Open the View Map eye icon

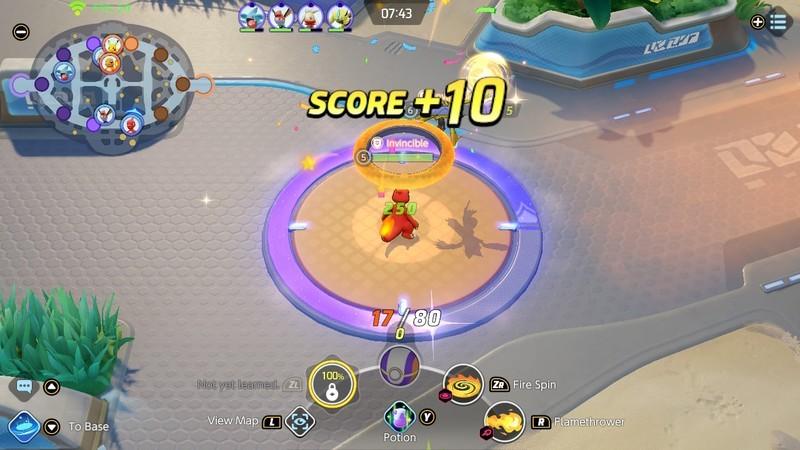pos(299,422)
